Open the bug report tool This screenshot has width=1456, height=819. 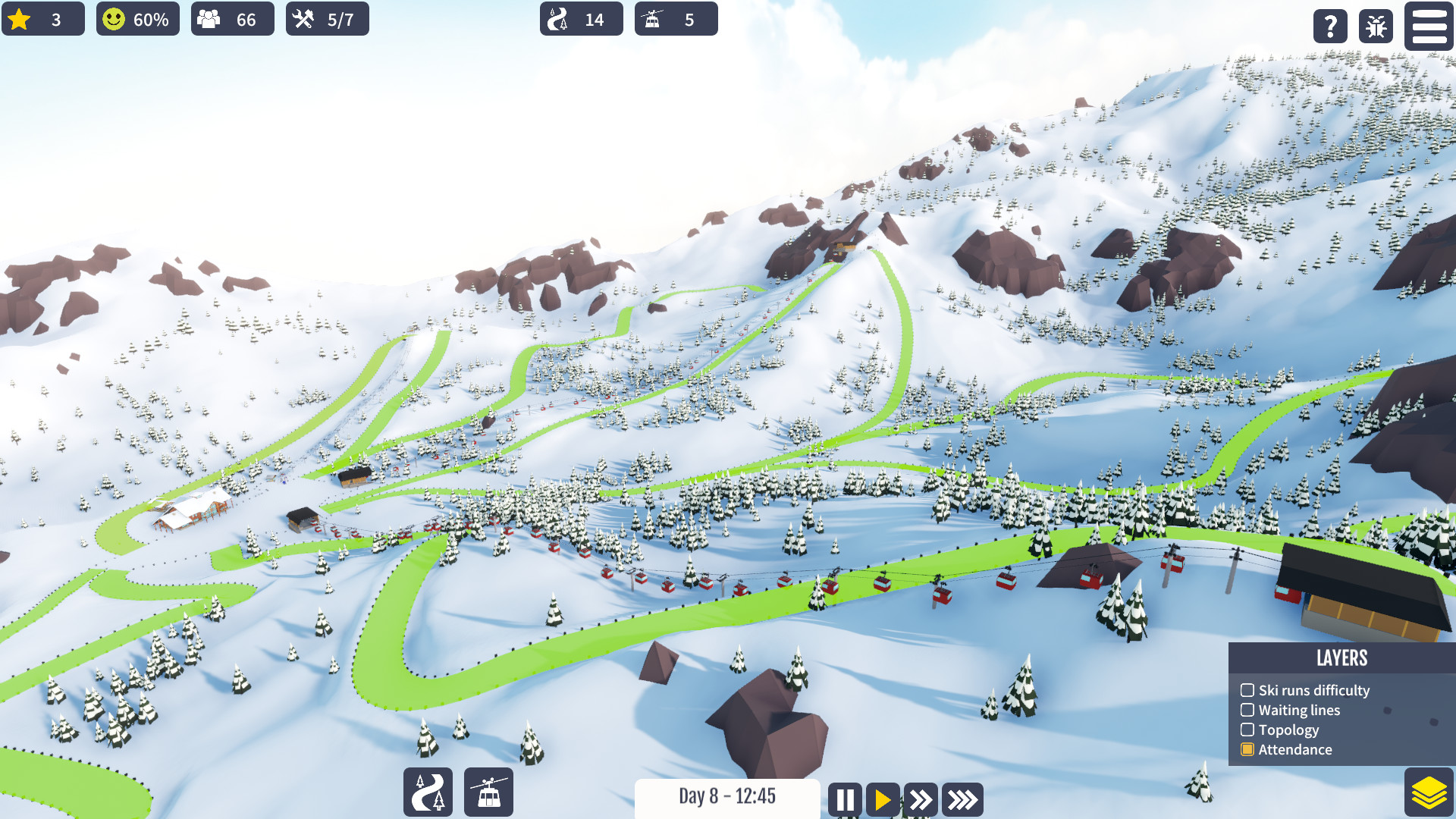1376,27
